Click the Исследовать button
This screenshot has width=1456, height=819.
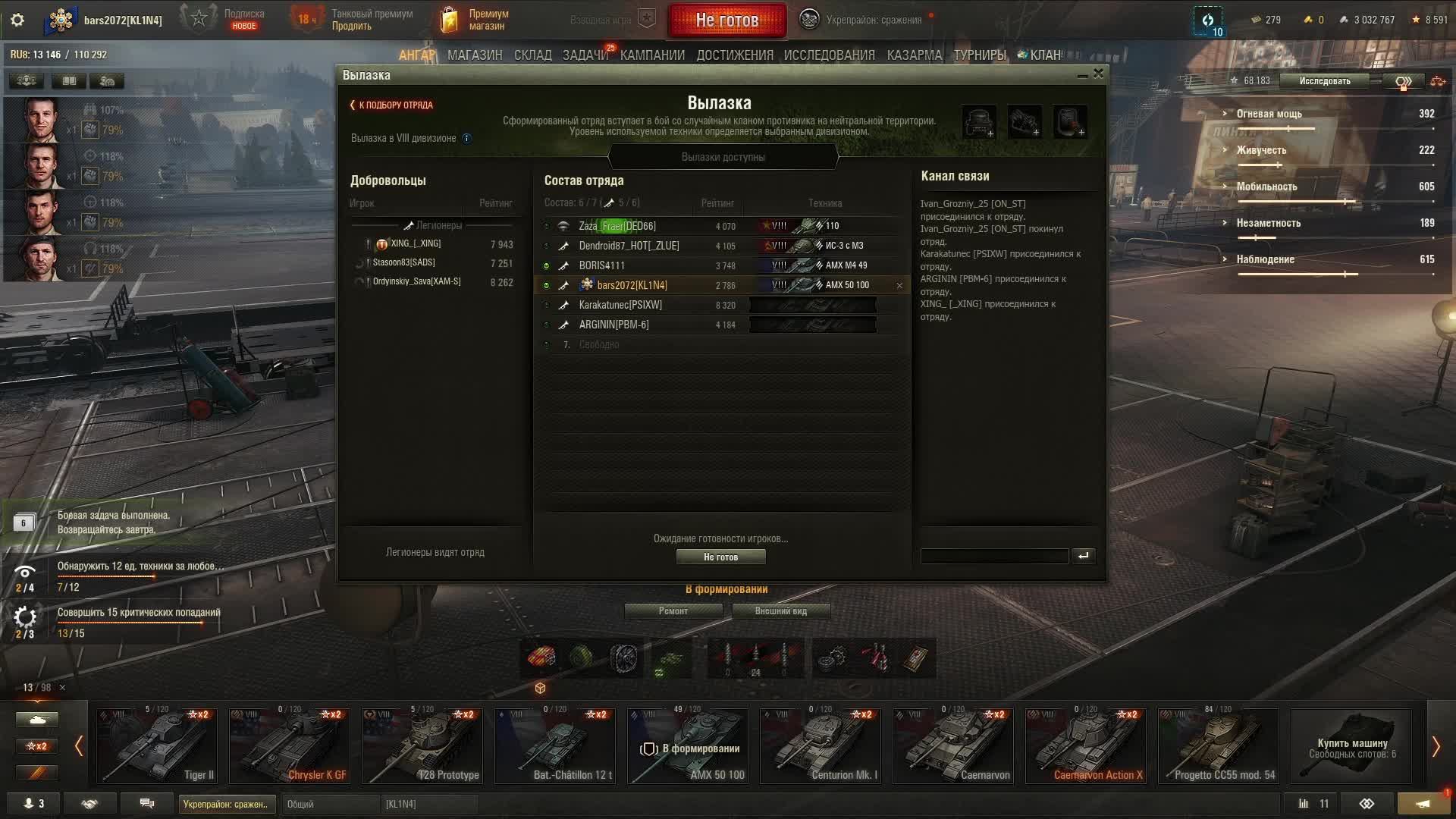pos(1324,81)
